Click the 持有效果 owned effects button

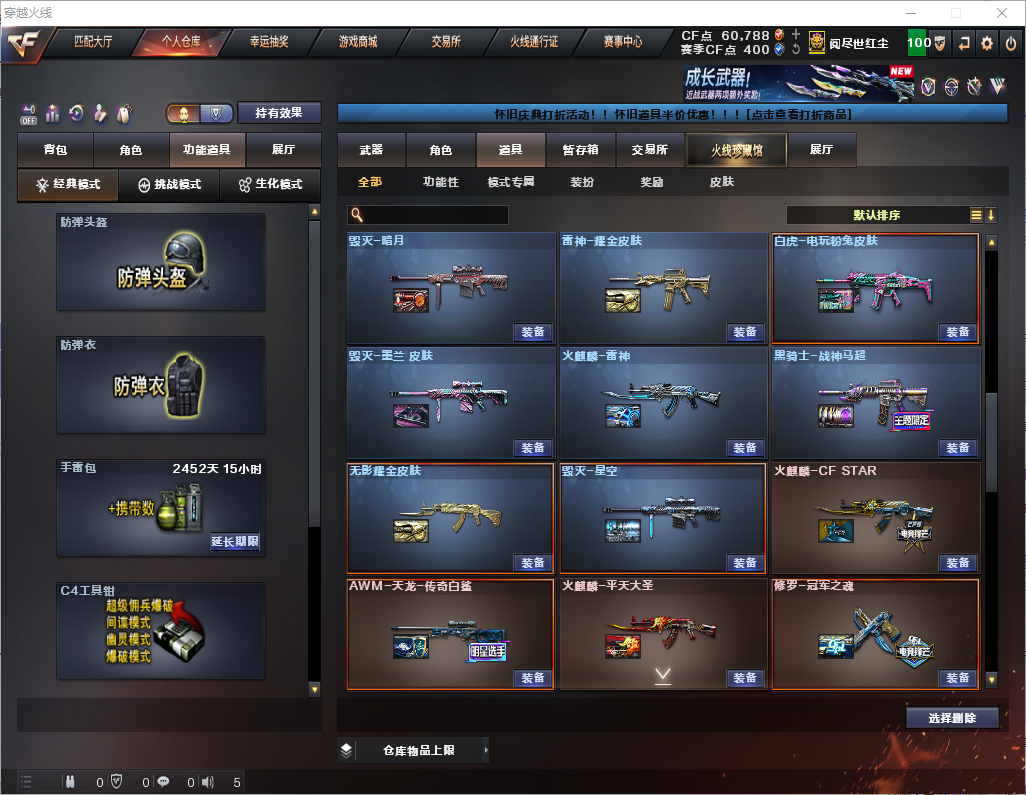click(x=278, y=114)
